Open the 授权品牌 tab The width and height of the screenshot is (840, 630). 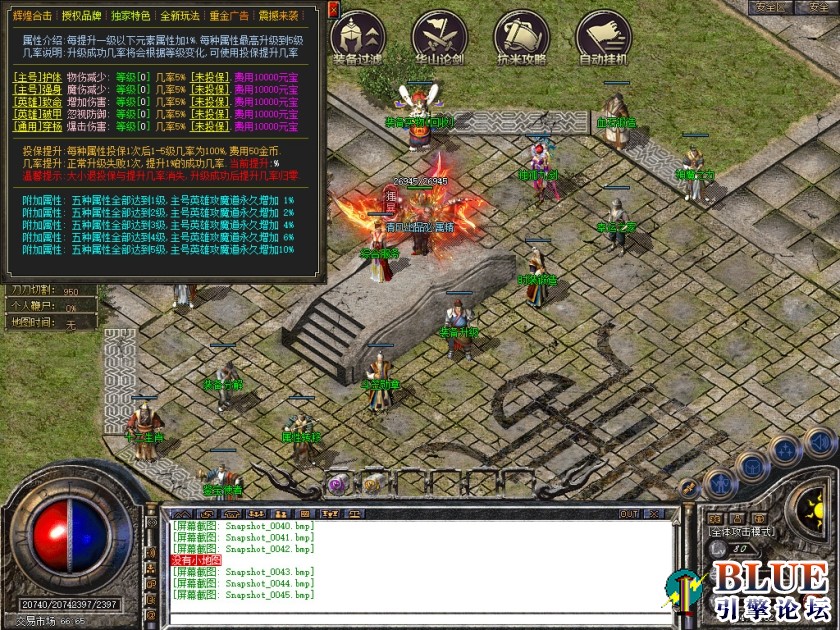coord(81,17)
